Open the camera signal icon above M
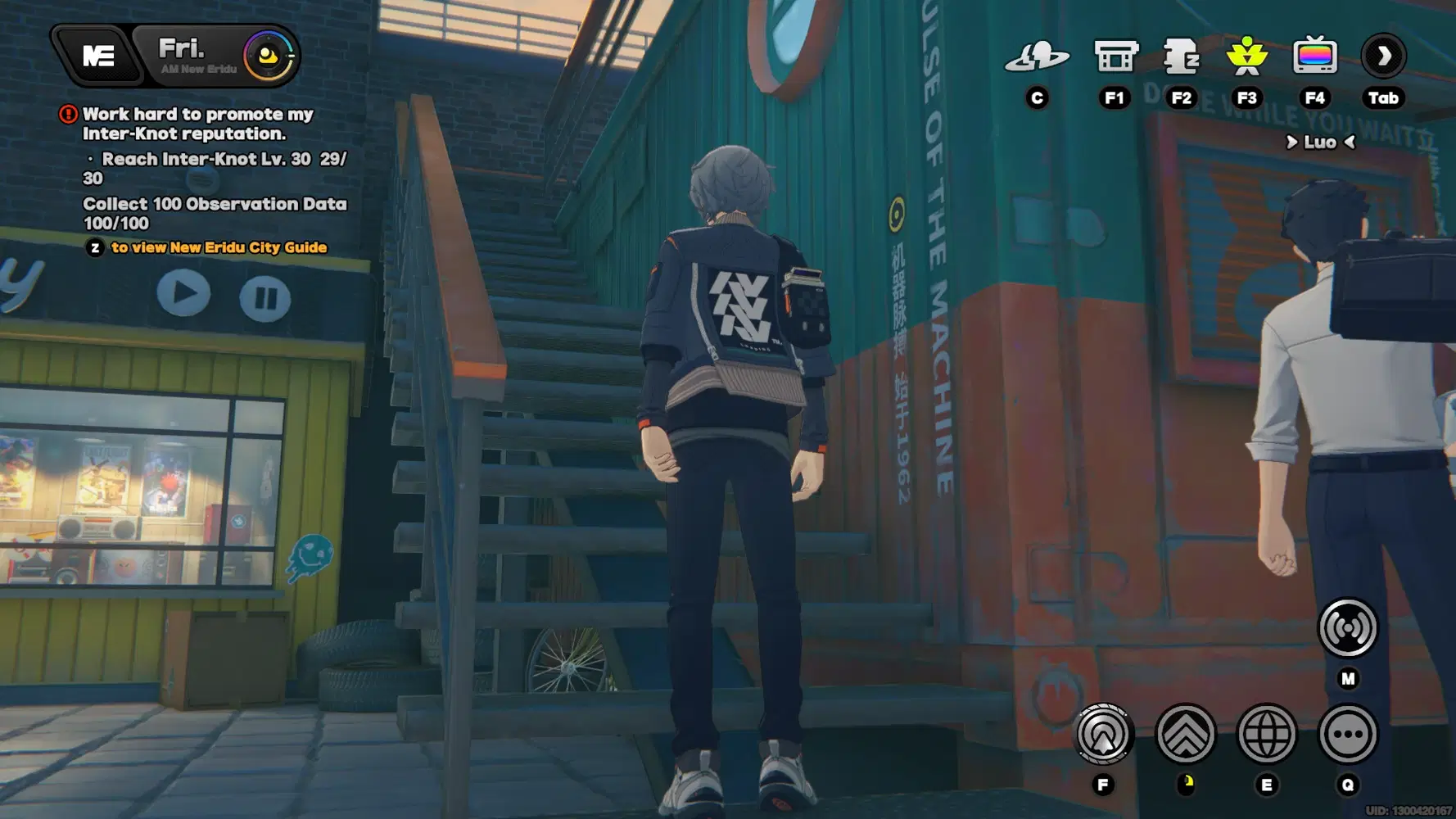Image resolution: width=1456 pixels, height=819 pixels. 1348,629
